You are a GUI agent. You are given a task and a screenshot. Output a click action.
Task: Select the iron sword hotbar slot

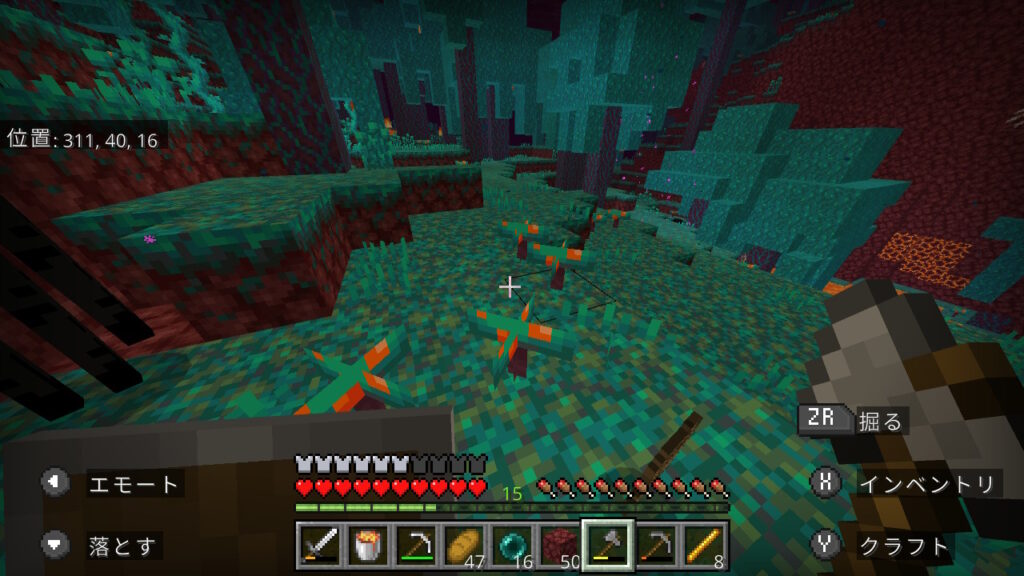coord(321,545)
